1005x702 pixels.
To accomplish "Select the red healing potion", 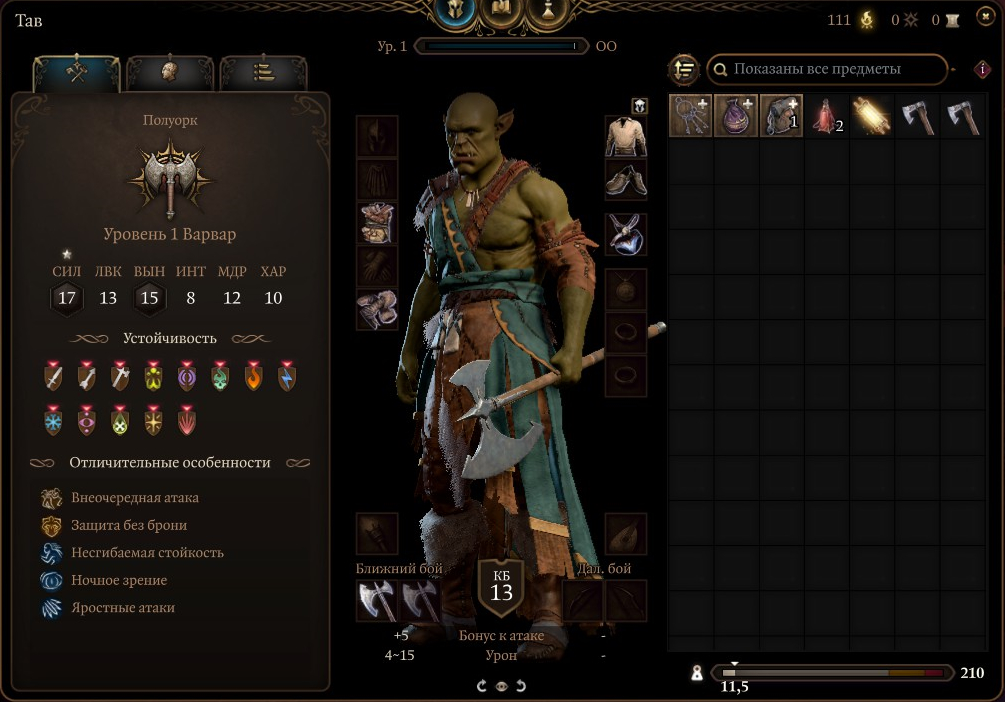I will 827,115.
